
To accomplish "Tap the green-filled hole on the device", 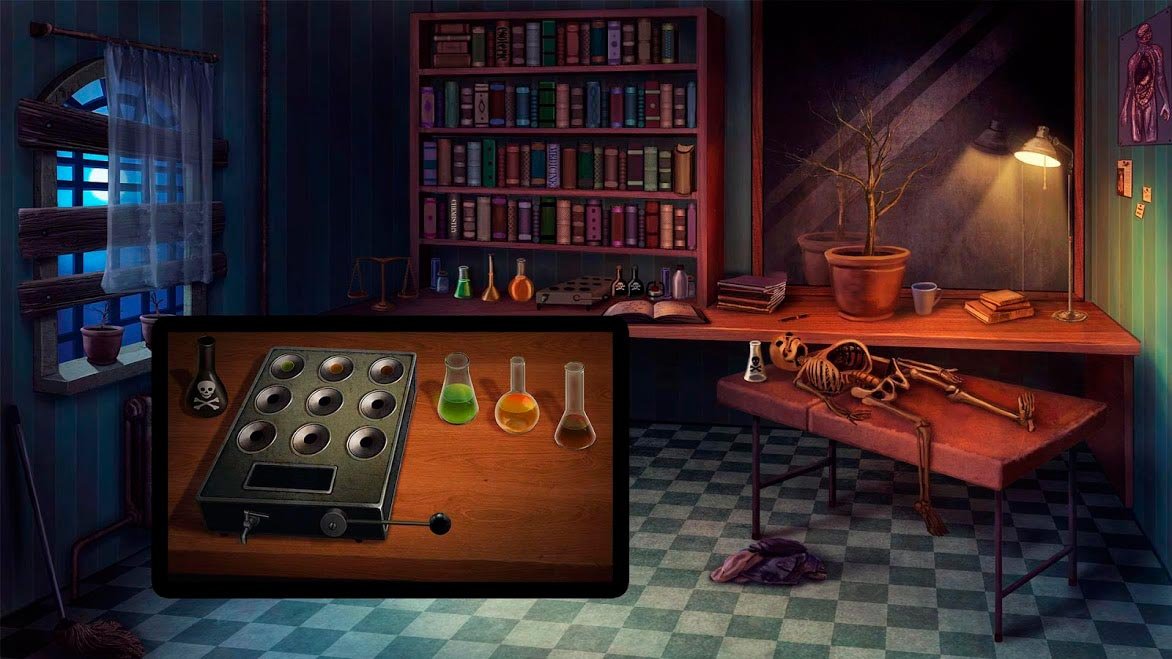I will [x=287, y=367].
